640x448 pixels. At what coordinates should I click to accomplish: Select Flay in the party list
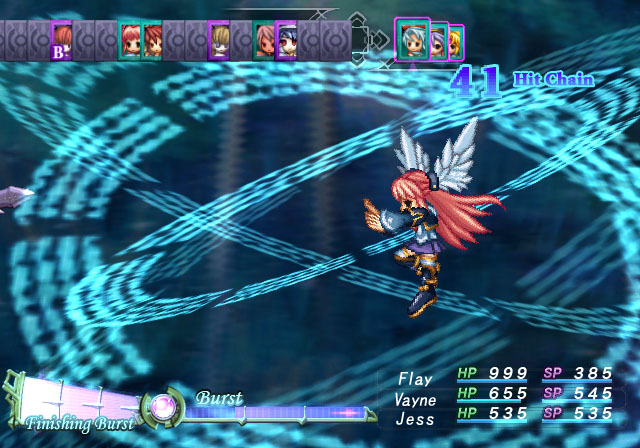pyautogui.click(x=415, y=379)
